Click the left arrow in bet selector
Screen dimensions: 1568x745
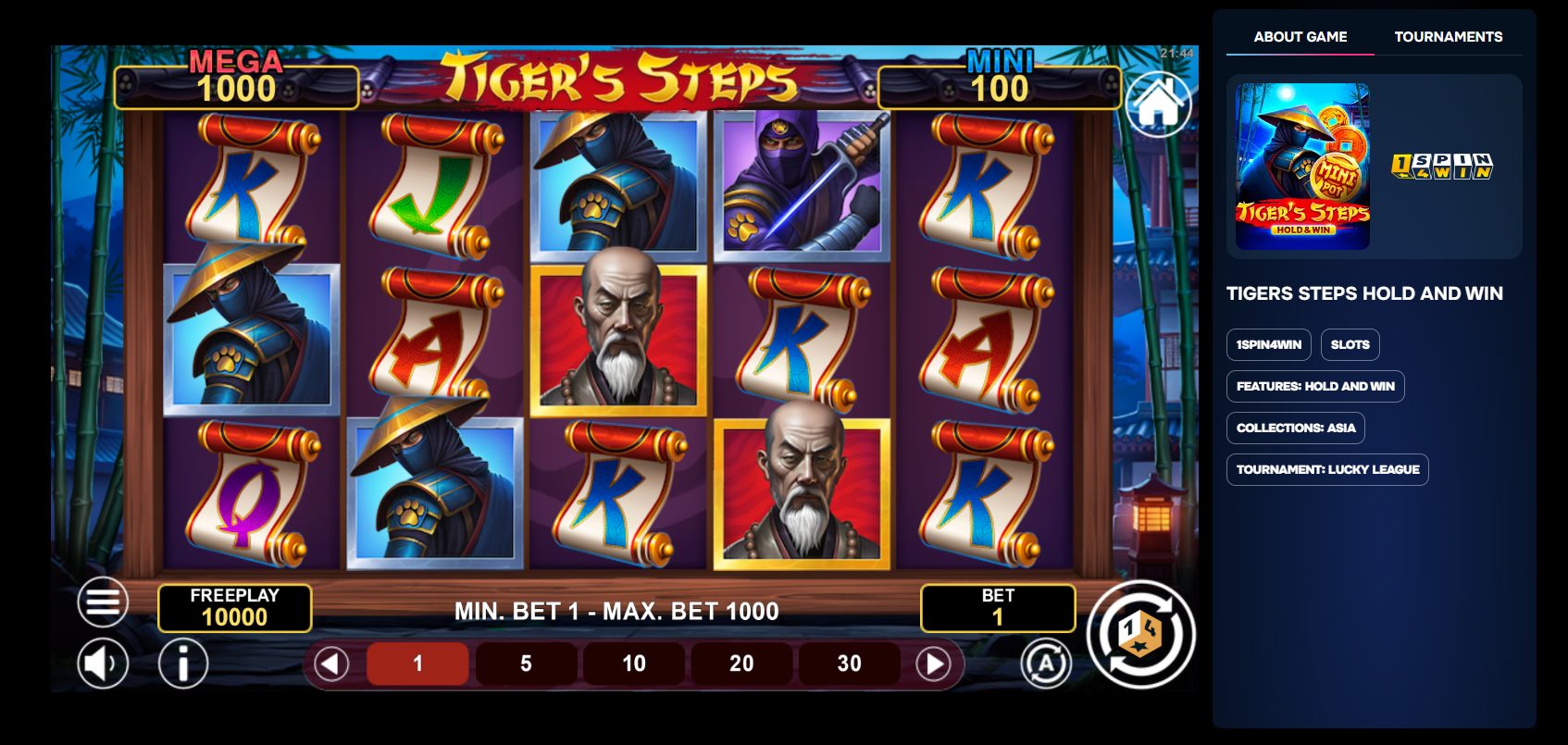tap(331, 664)
